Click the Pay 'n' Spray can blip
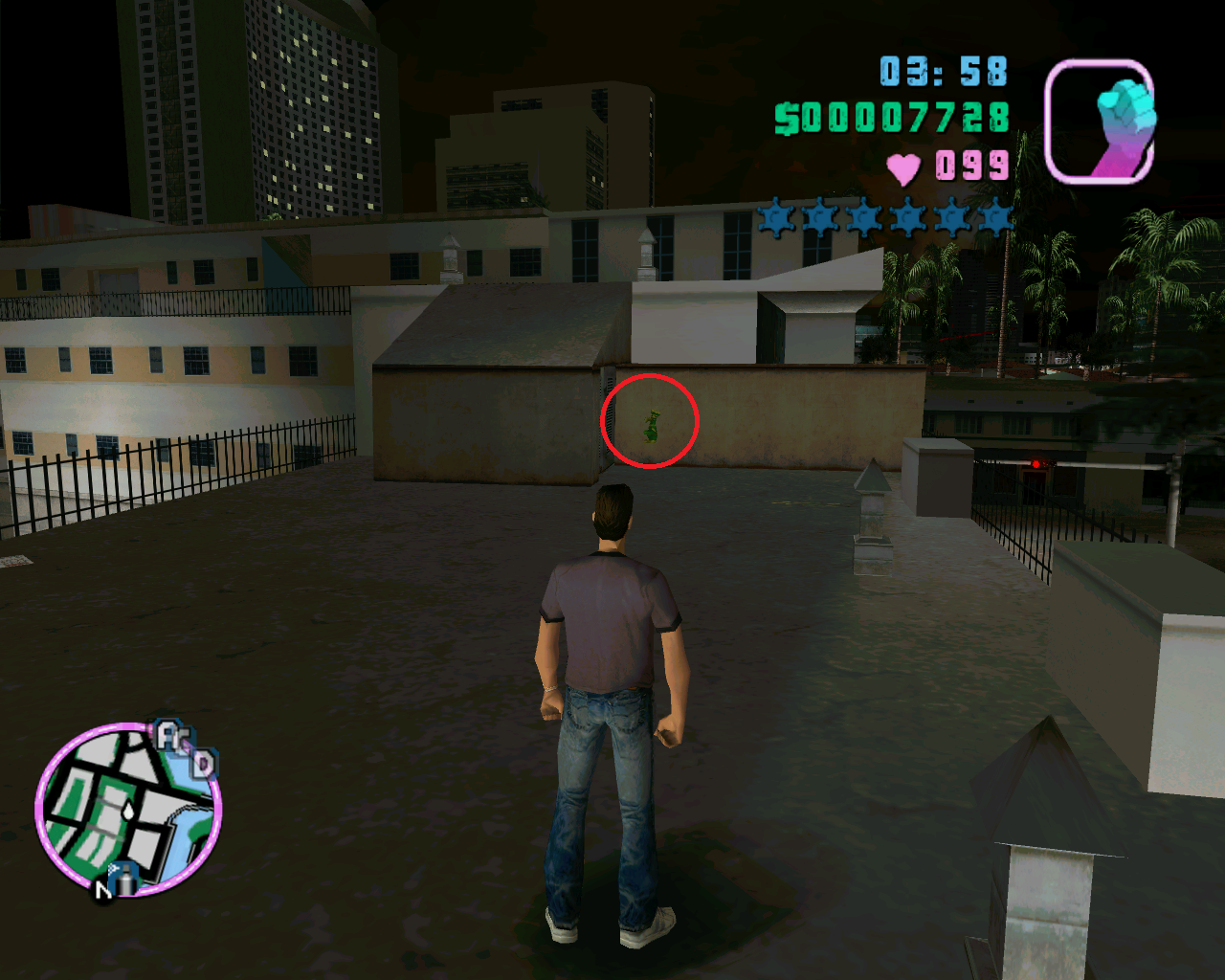Viewport: 1225px width, 980px height. tap(124, 877)
